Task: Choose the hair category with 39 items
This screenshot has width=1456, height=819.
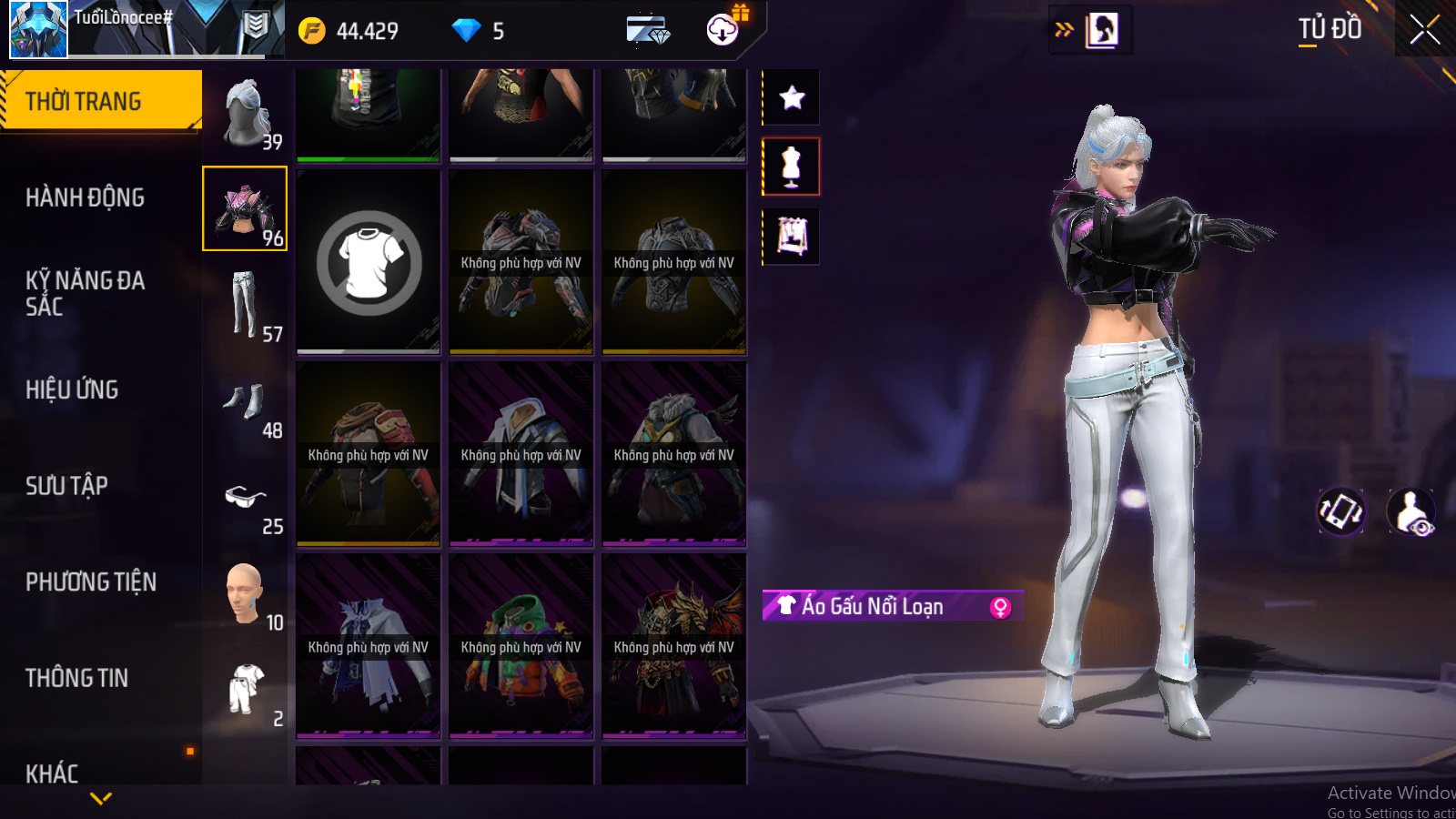Action: [246, 113]
